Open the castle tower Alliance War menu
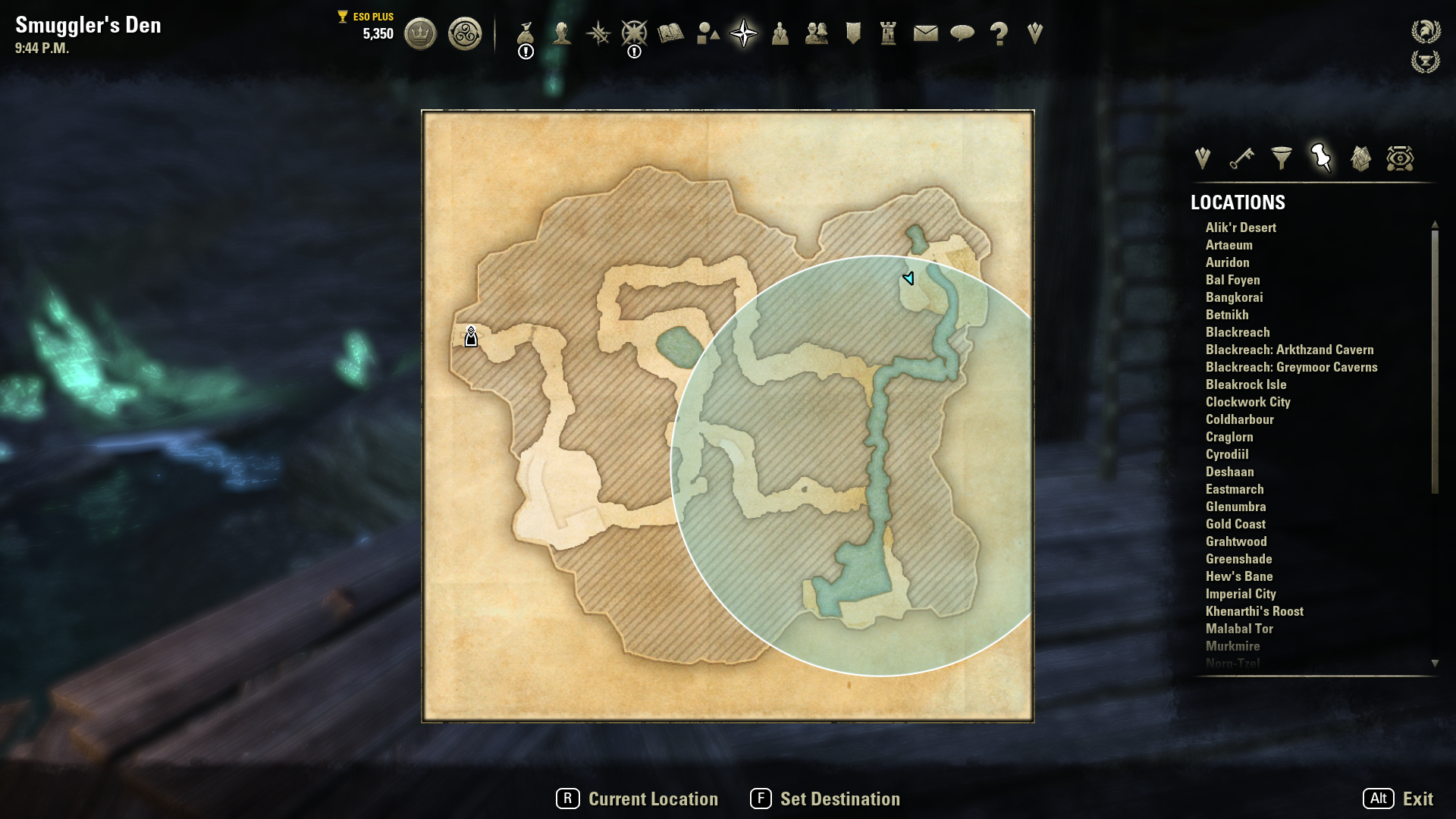1456x819 pixels. [x=889, y=33]
